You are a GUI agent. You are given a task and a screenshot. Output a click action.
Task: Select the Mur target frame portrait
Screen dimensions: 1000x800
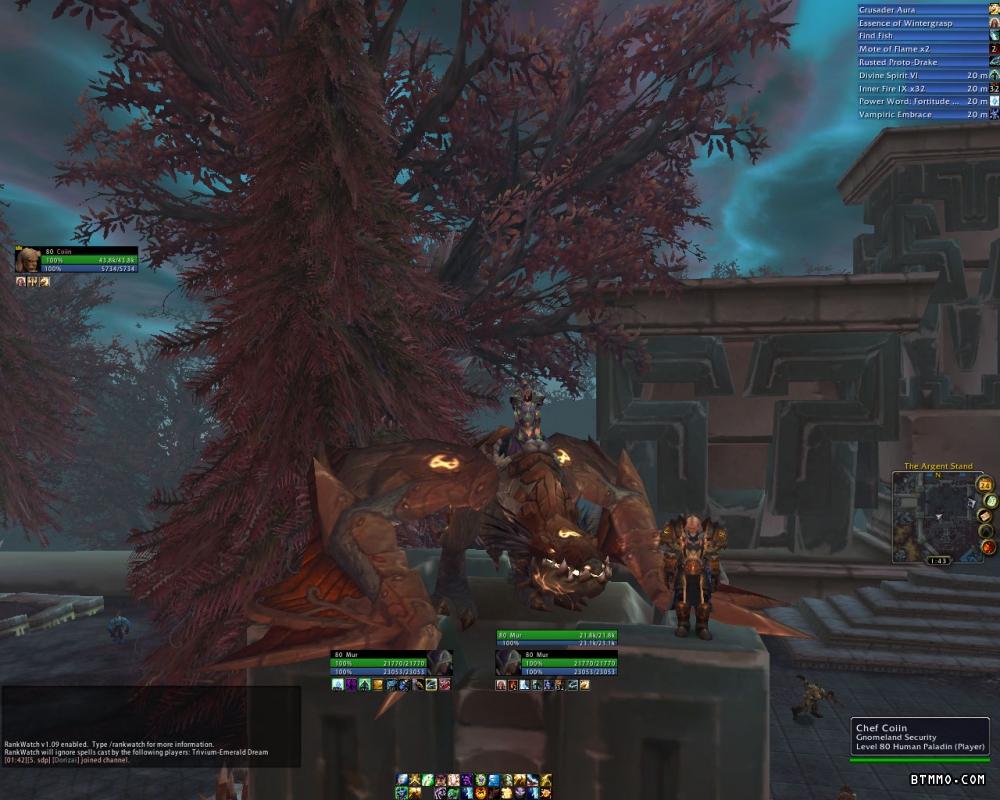[507, 663]
